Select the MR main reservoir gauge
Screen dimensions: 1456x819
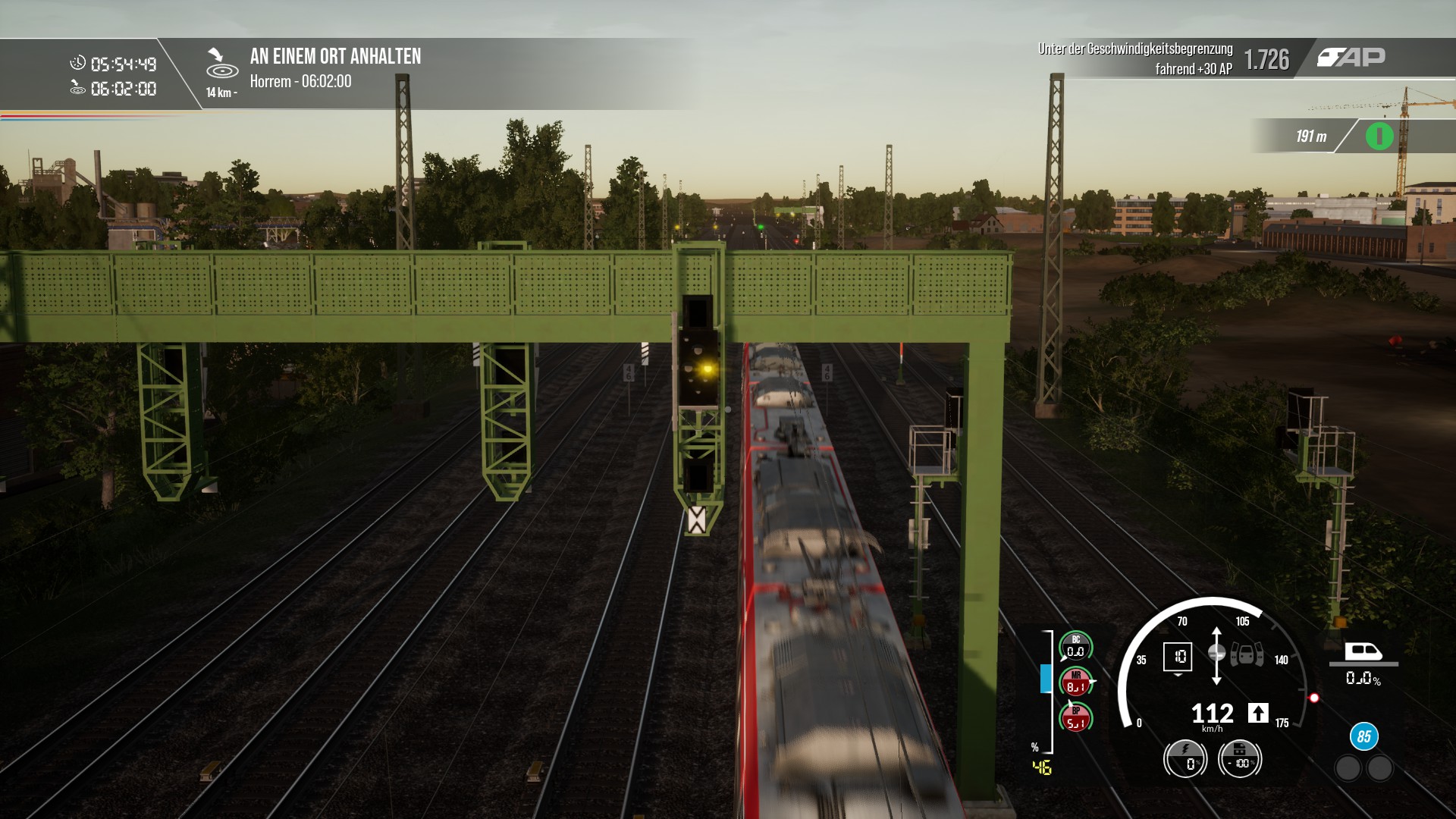[x=1075, y=682]
